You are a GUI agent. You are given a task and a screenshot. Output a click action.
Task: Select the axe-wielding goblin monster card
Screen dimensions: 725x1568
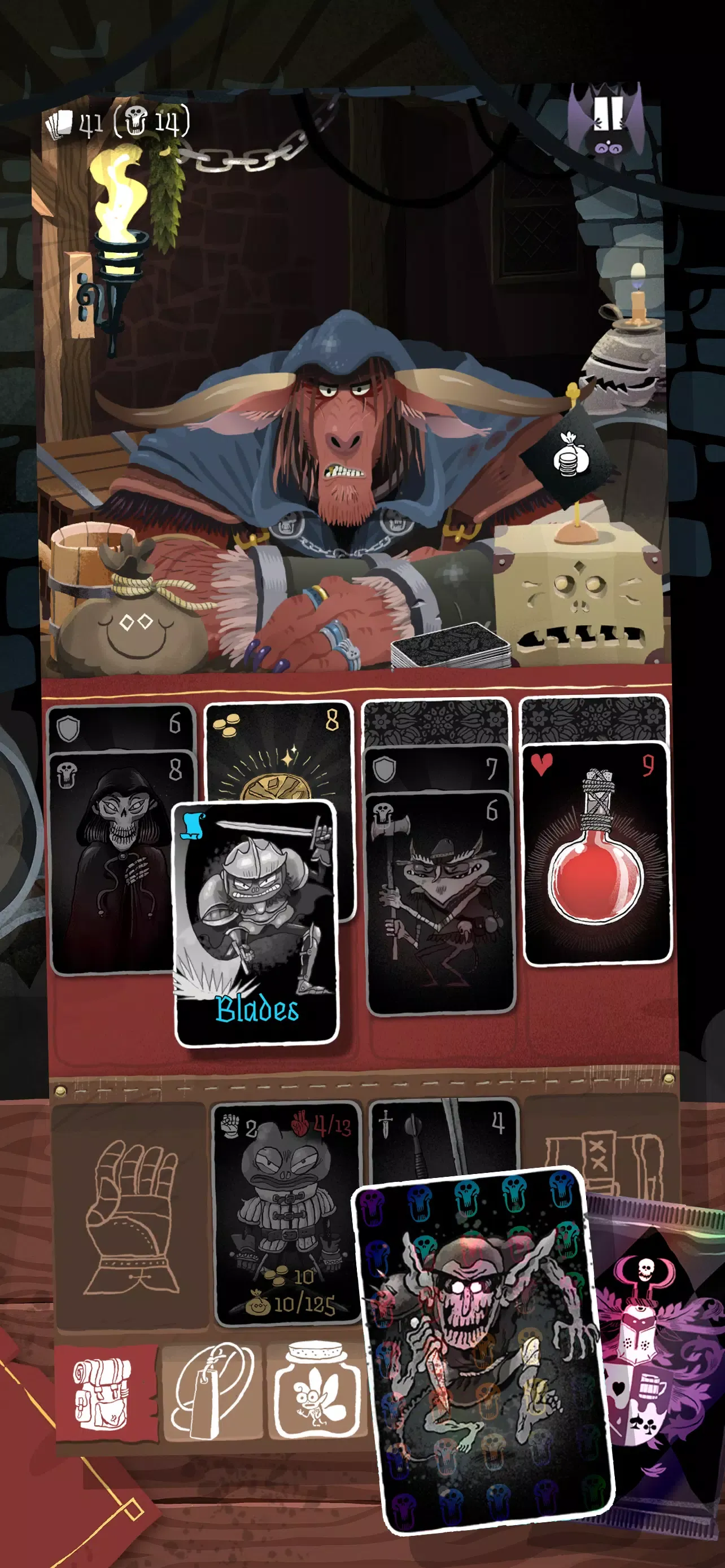pyautogui.click(x=440, y=901)
